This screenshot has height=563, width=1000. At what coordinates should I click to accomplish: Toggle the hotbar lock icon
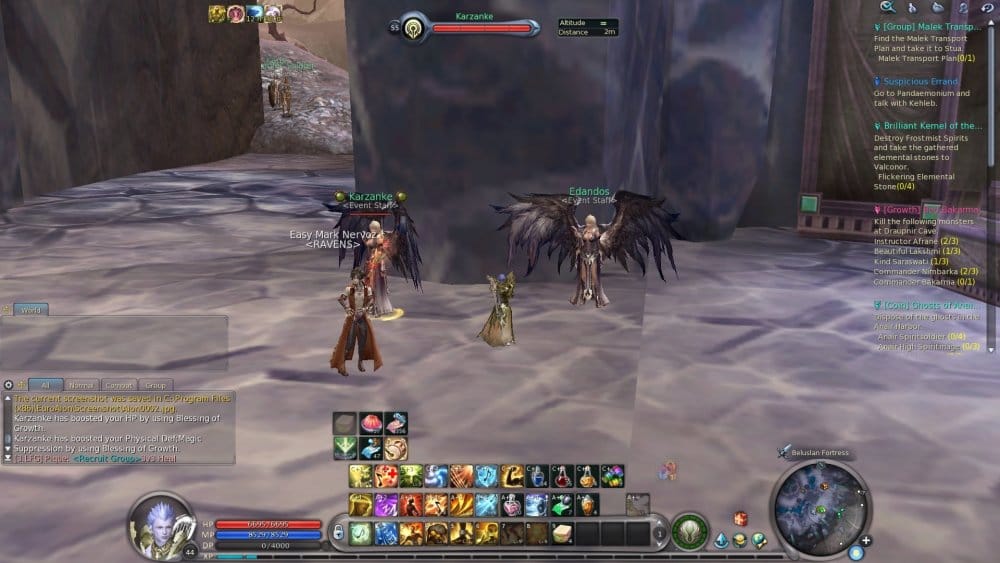click(338, 532)
